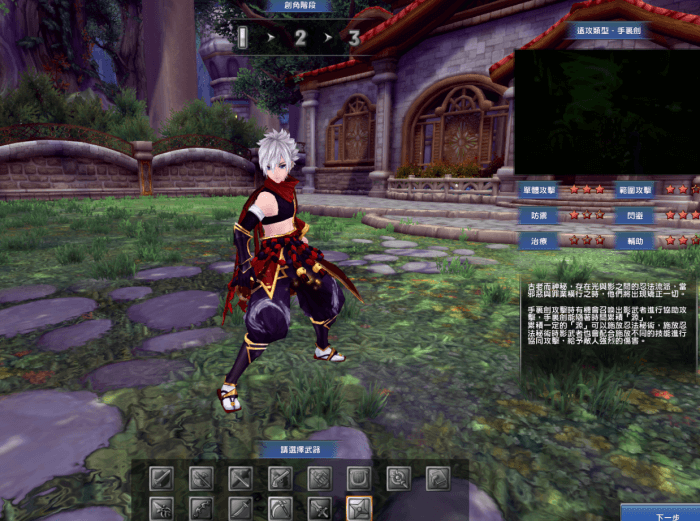Select the shuriken weapon icon

pos(358,508)
